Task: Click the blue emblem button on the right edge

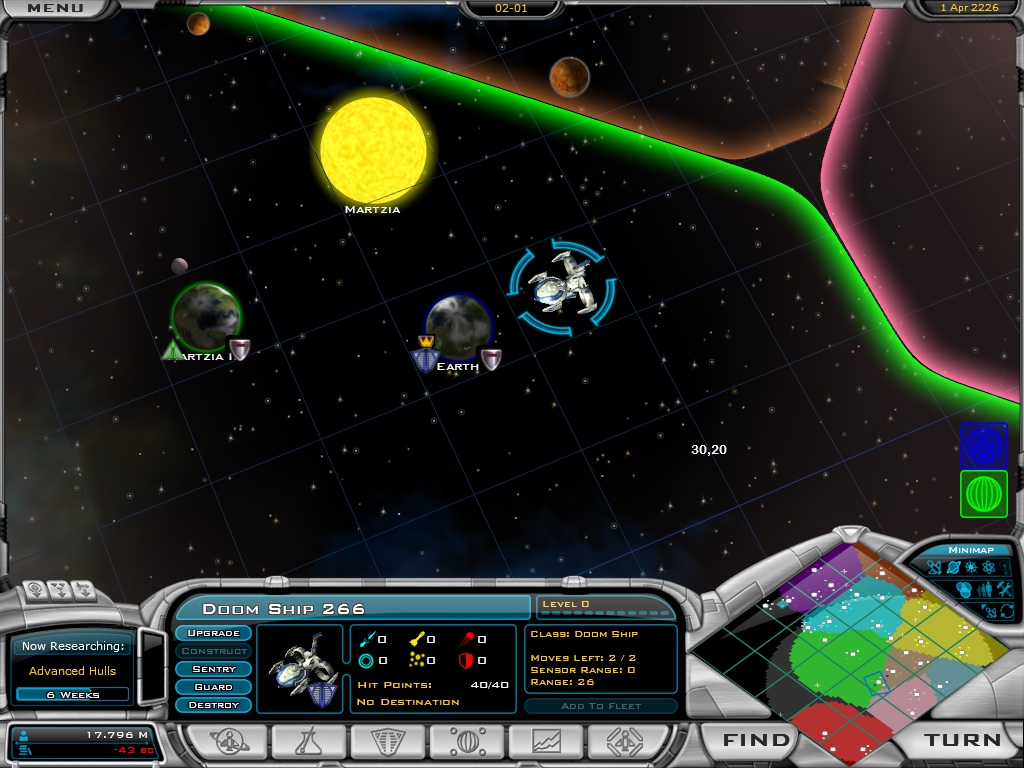Action: coord(983,445)
